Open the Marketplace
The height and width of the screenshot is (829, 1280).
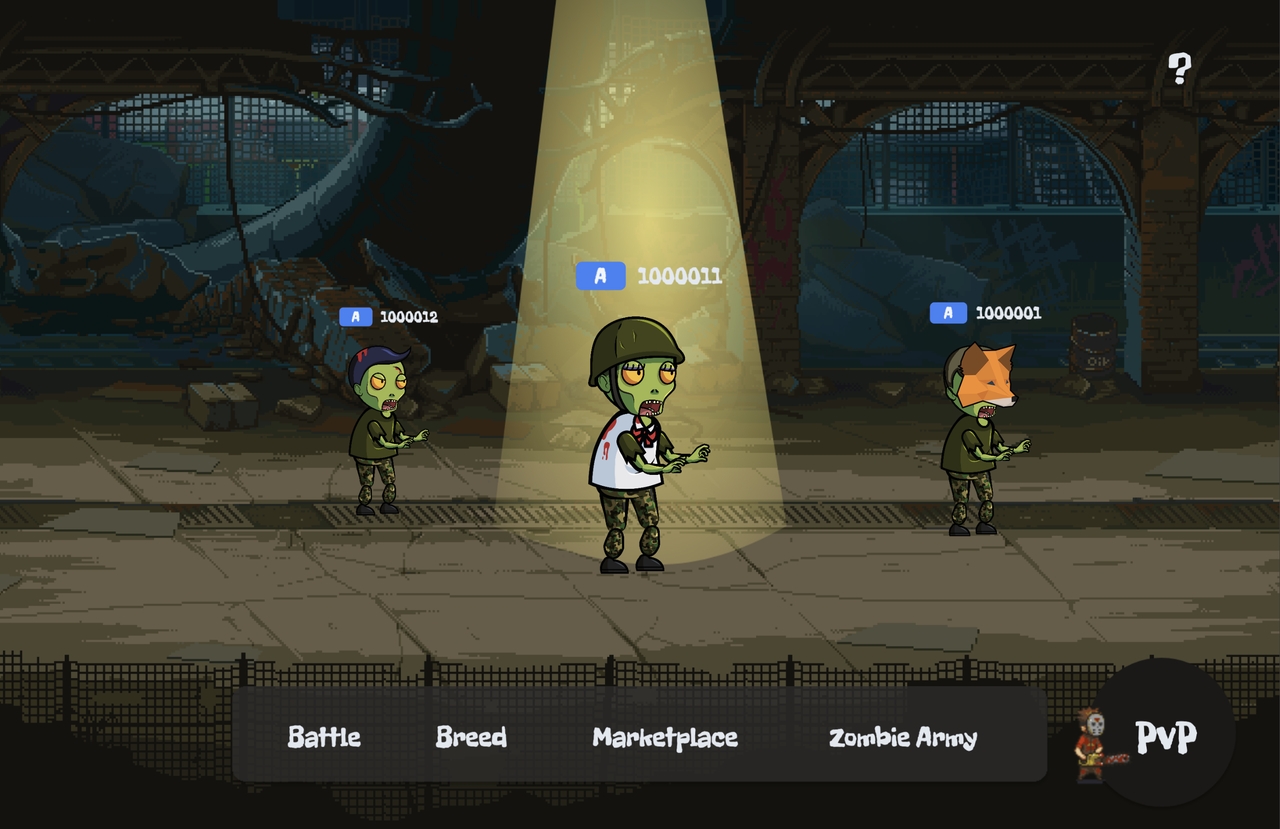pyautogui.click(x=665, y=737)
